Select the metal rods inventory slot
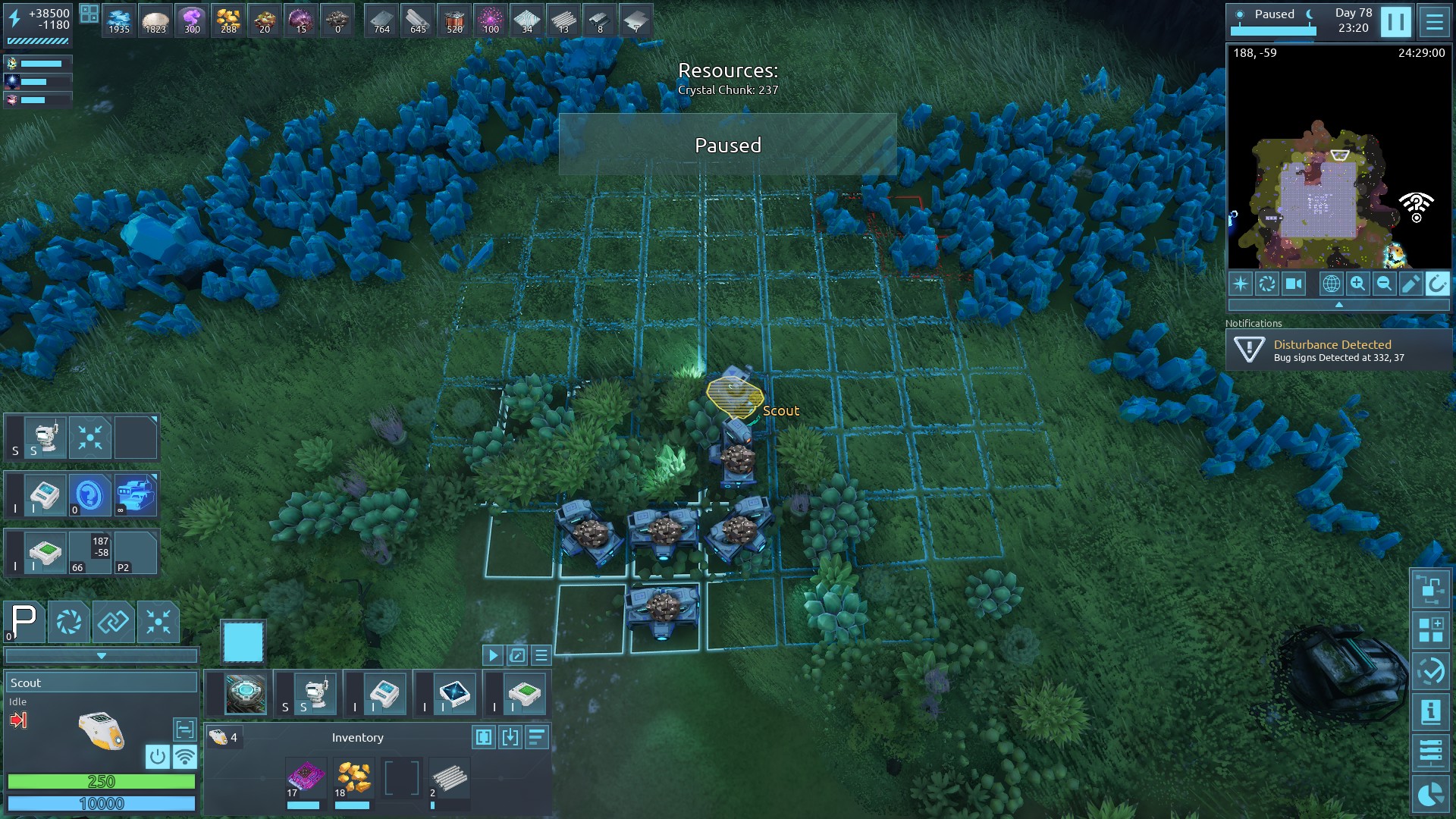Viewport: 1456px width, 819px height. [x=449, y=779]
